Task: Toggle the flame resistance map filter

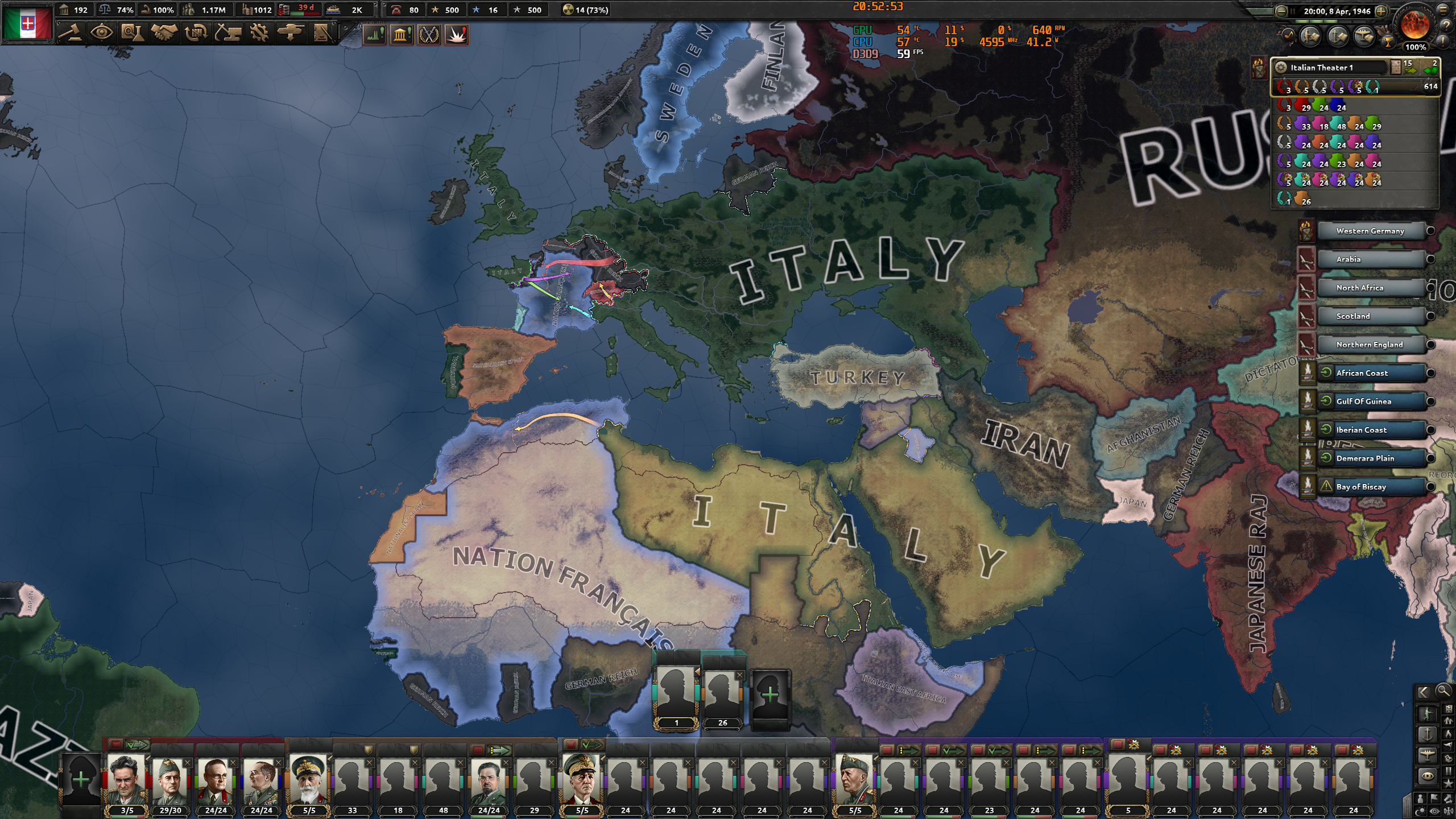Action: coord(1448,734)
